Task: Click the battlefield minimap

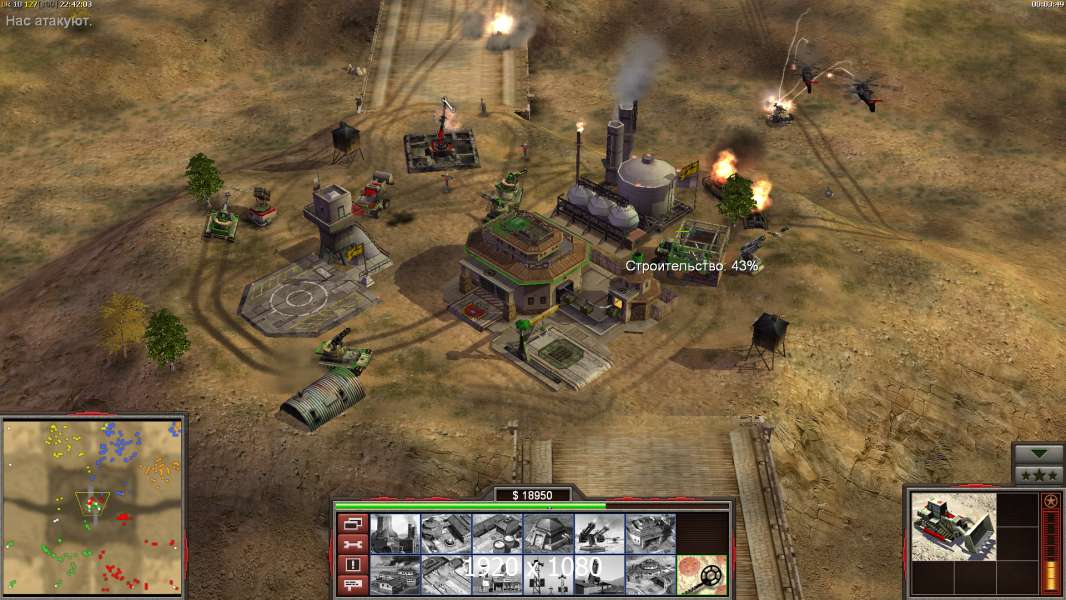Action: coord(93,505)
